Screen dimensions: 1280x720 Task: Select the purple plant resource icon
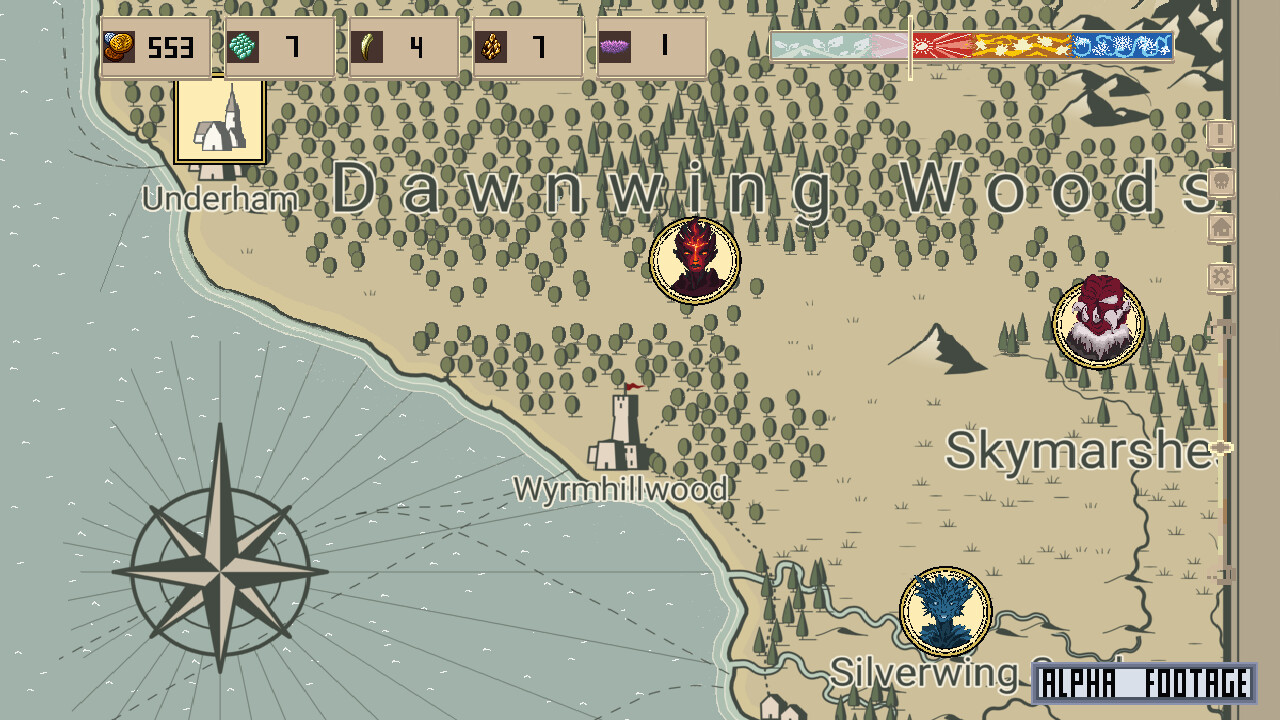pyautogui.click(x=617, y=45)
